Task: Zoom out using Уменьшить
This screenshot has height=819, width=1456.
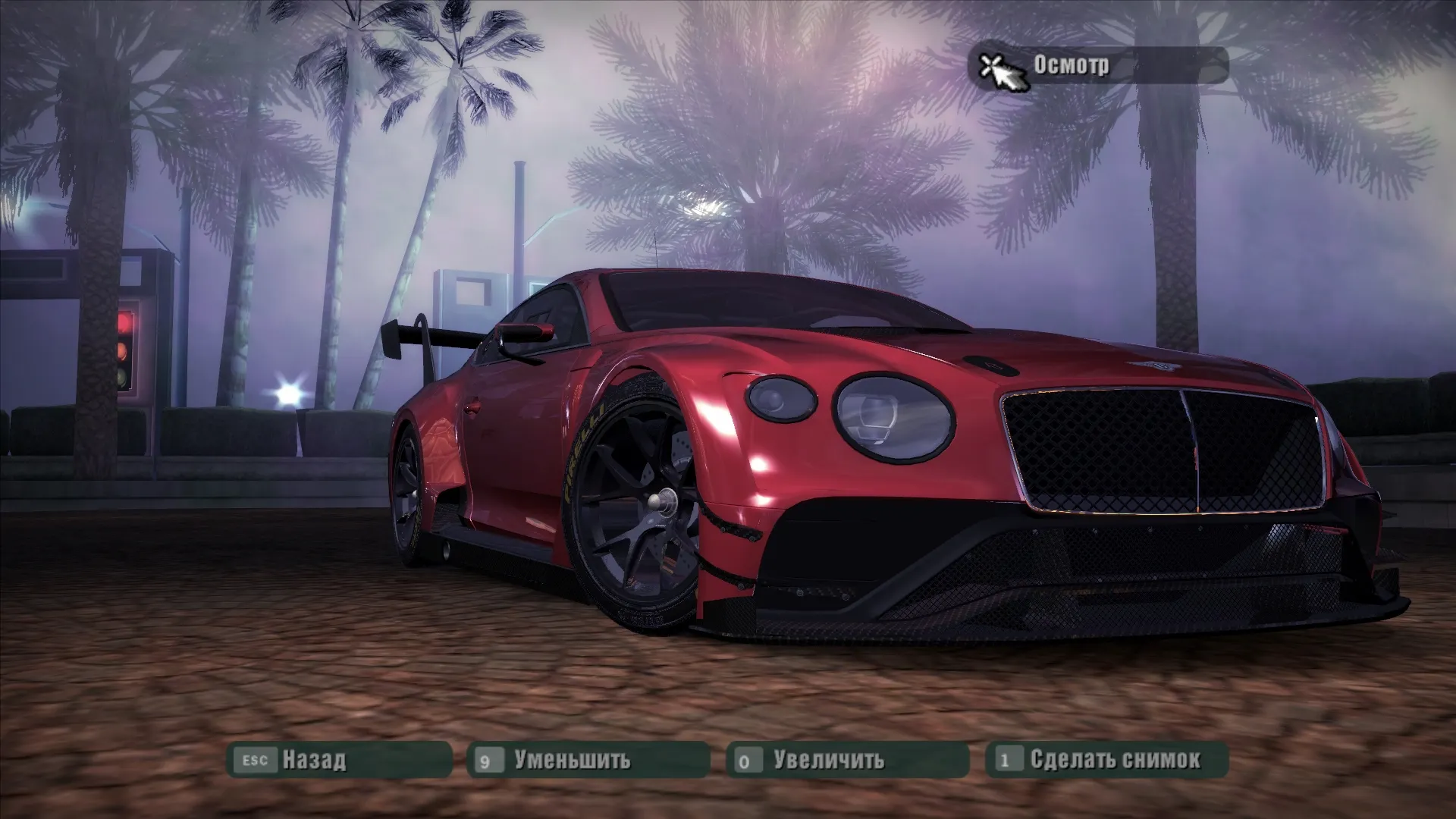Action: (x=588, y=759)
